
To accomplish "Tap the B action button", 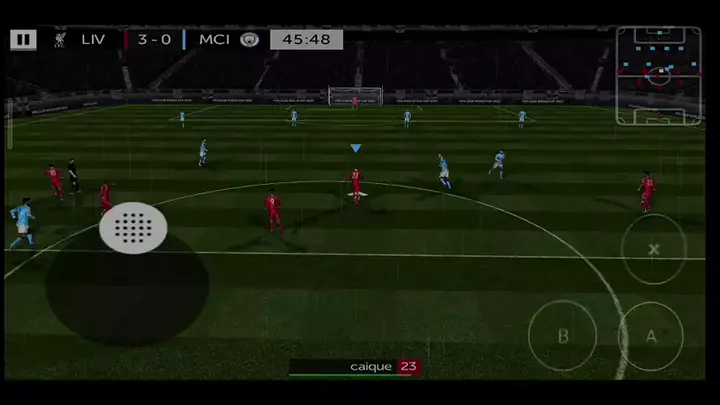I will [562, 336].
